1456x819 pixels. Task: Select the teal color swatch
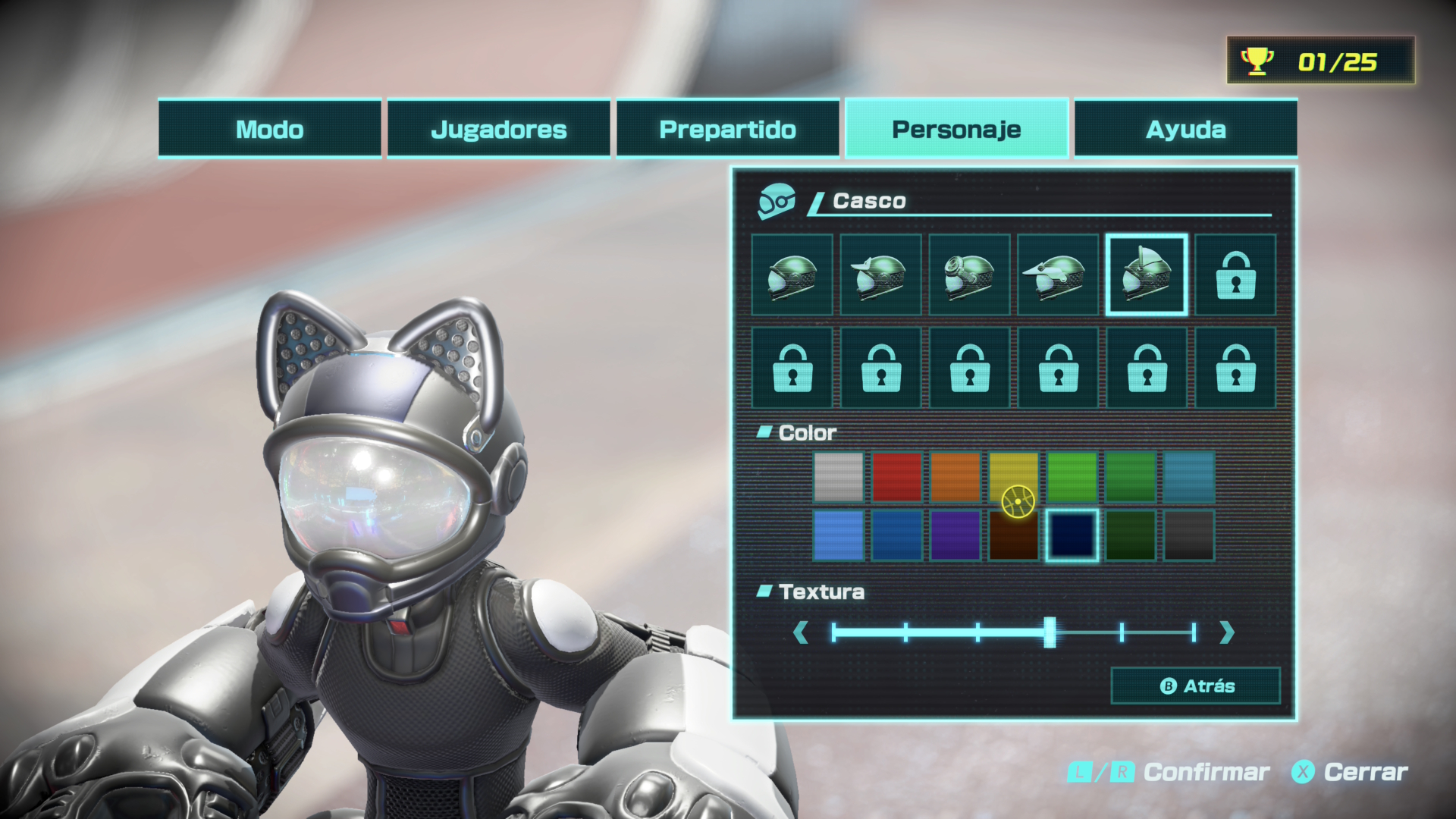pyautogui.click(x=1189, y=478)
